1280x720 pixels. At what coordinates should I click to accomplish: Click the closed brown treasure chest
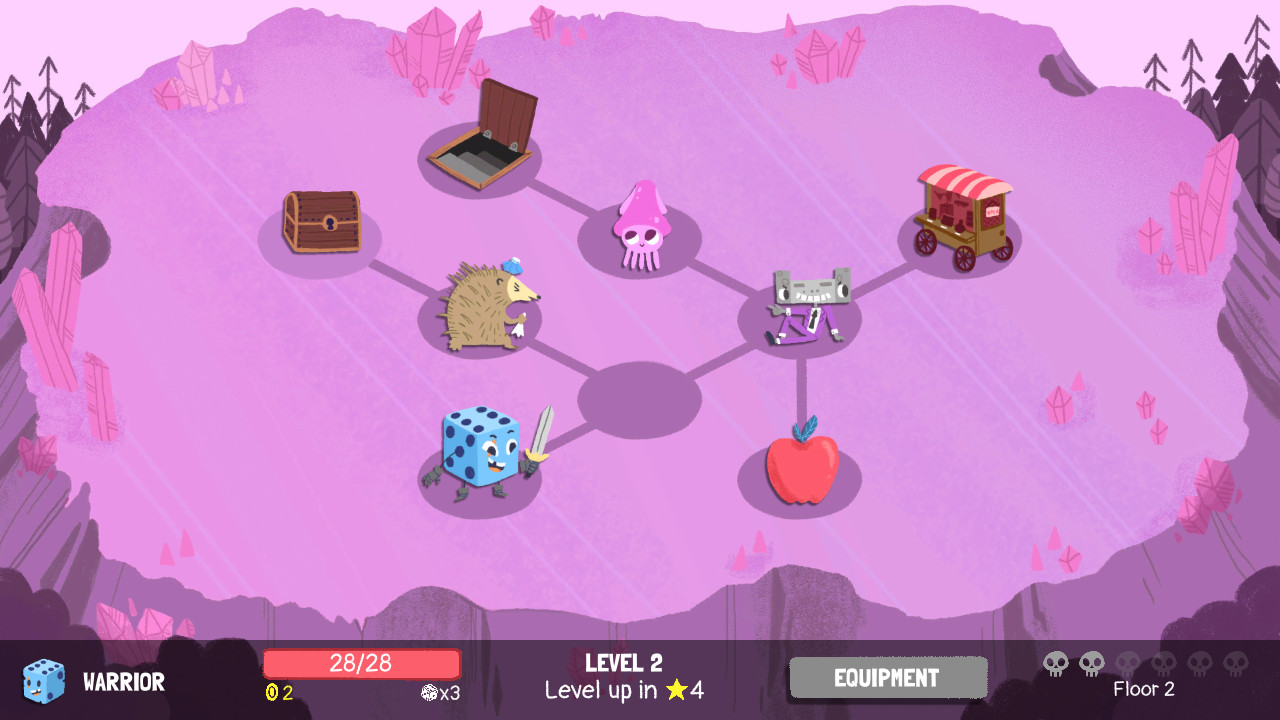click(x=322, y=222)
